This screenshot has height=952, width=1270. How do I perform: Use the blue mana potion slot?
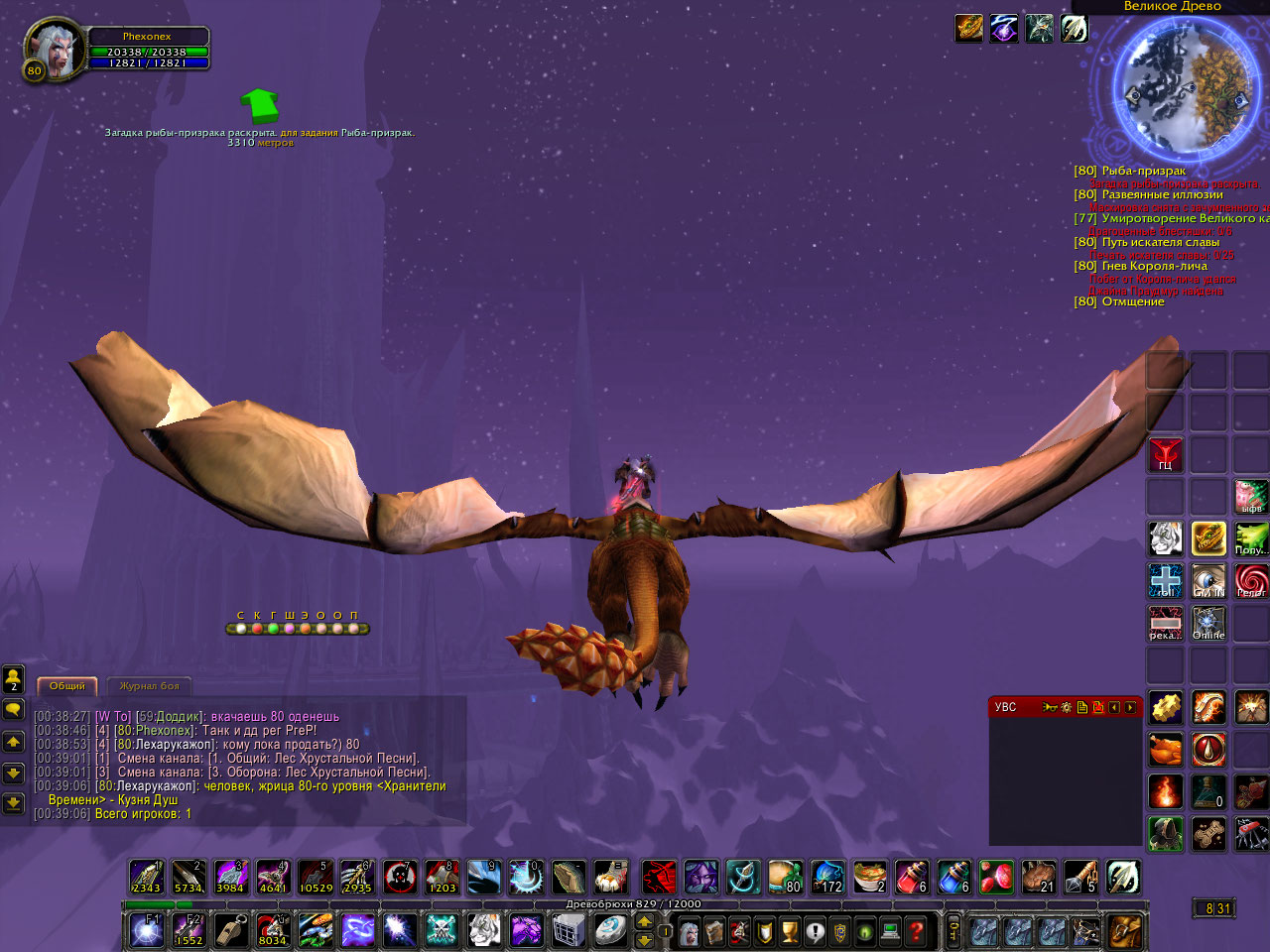(954, 878)
